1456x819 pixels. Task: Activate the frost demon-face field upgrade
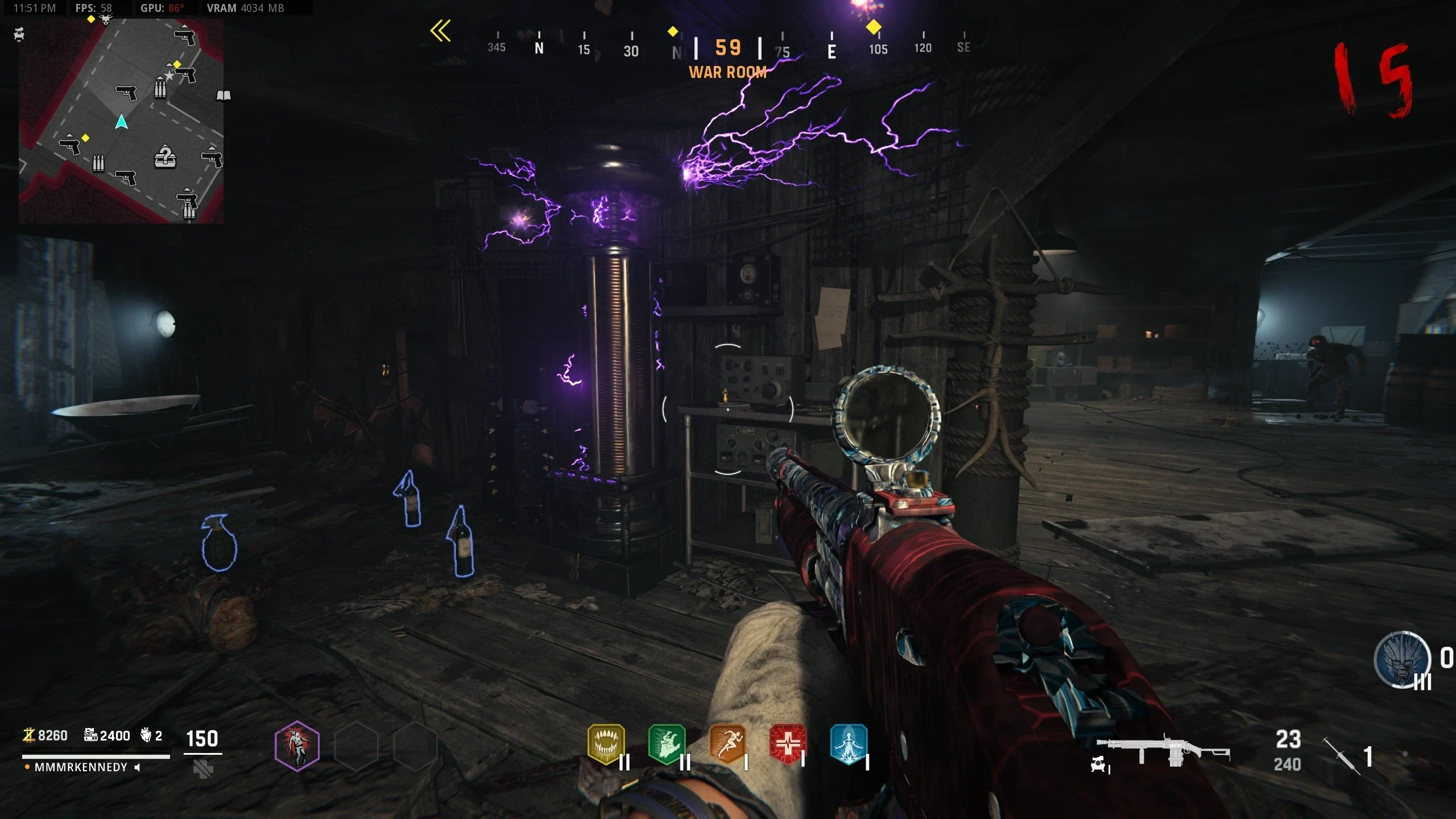1401,660
